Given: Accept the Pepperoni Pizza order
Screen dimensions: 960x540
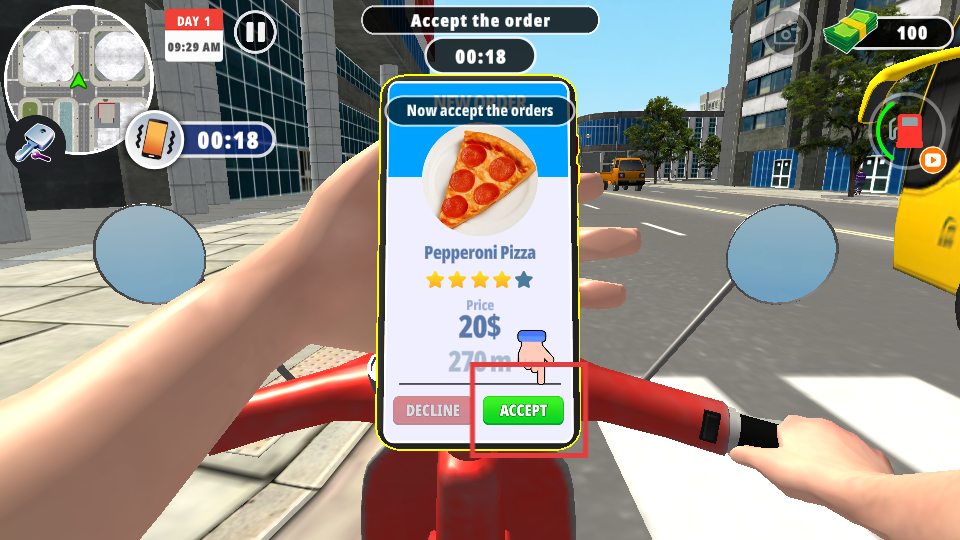Looking at the screenshot, I should pos(523,410).
